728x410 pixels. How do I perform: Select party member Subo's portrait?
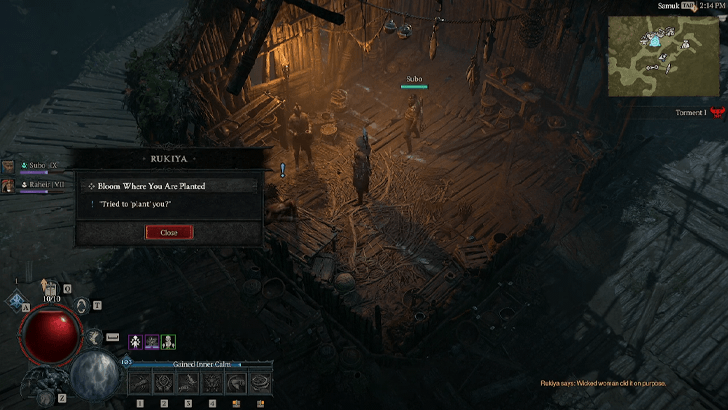coord(8,166)
